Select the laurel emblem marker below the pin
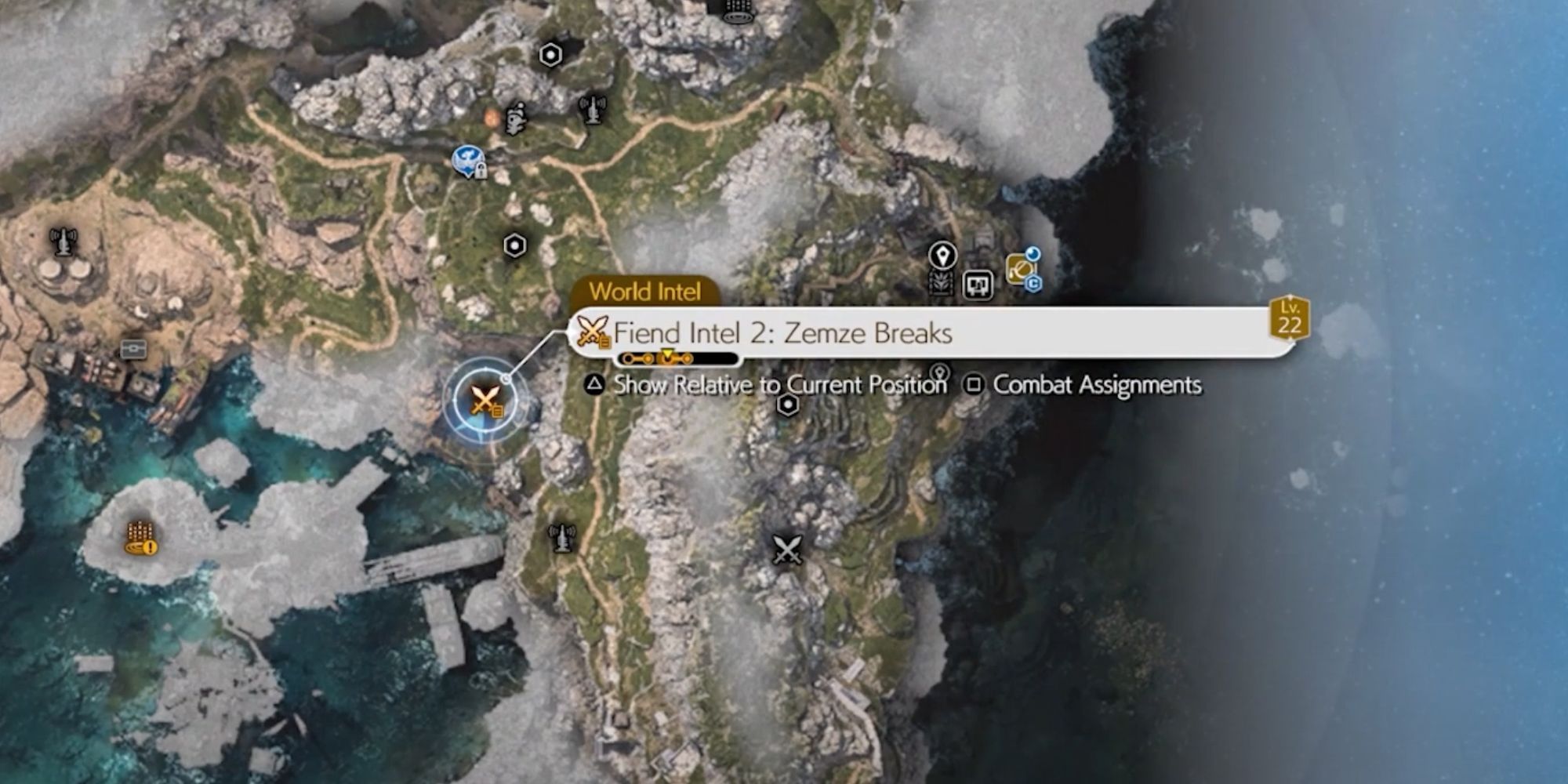Image resolution: width=1568 pixels, height=784 pixels. coord(941,283)
